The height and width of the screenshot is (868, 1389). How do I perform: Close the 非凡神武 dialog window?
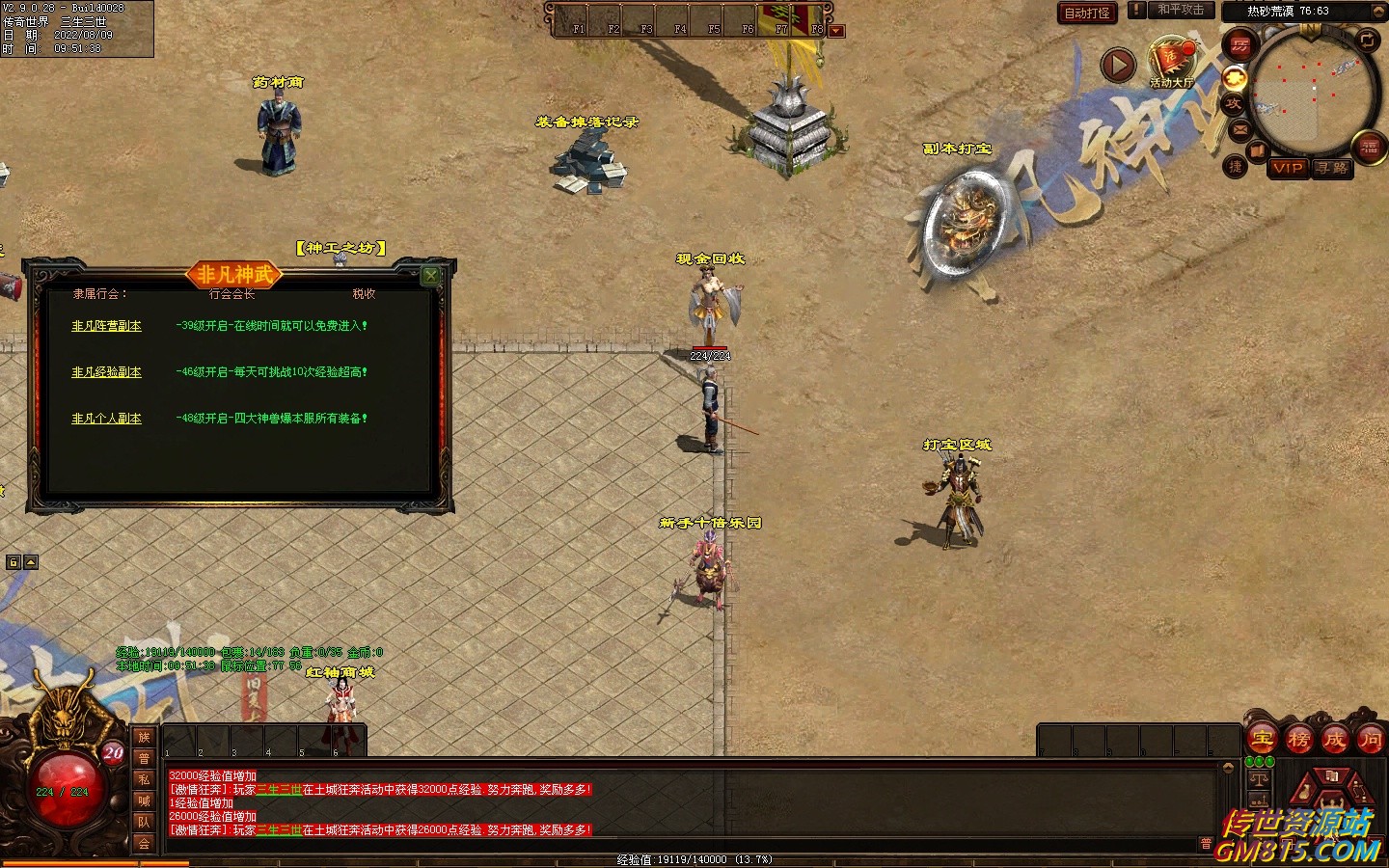click(431, 275)
